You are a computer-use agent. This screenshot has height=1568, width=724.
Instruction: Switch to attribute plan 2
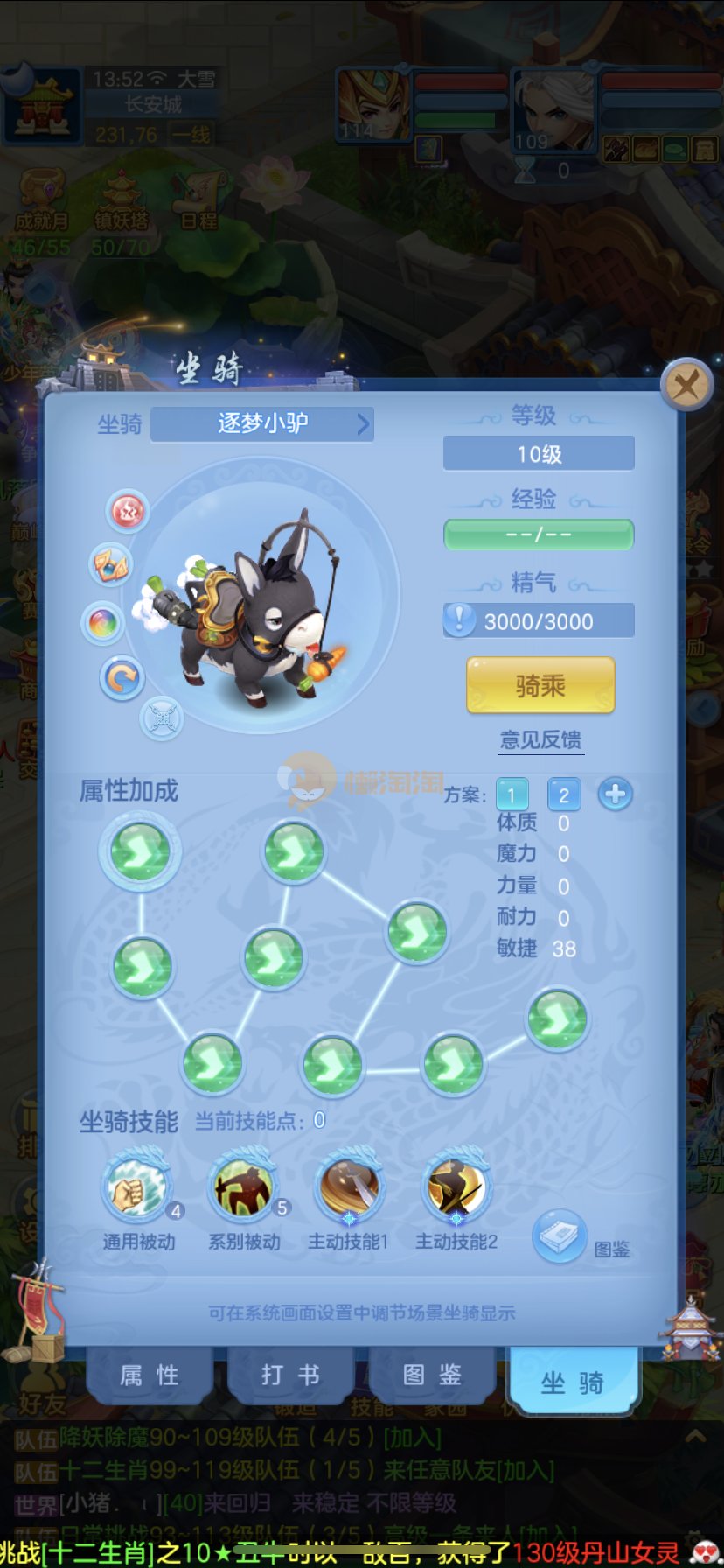click(x=564, y=794)
